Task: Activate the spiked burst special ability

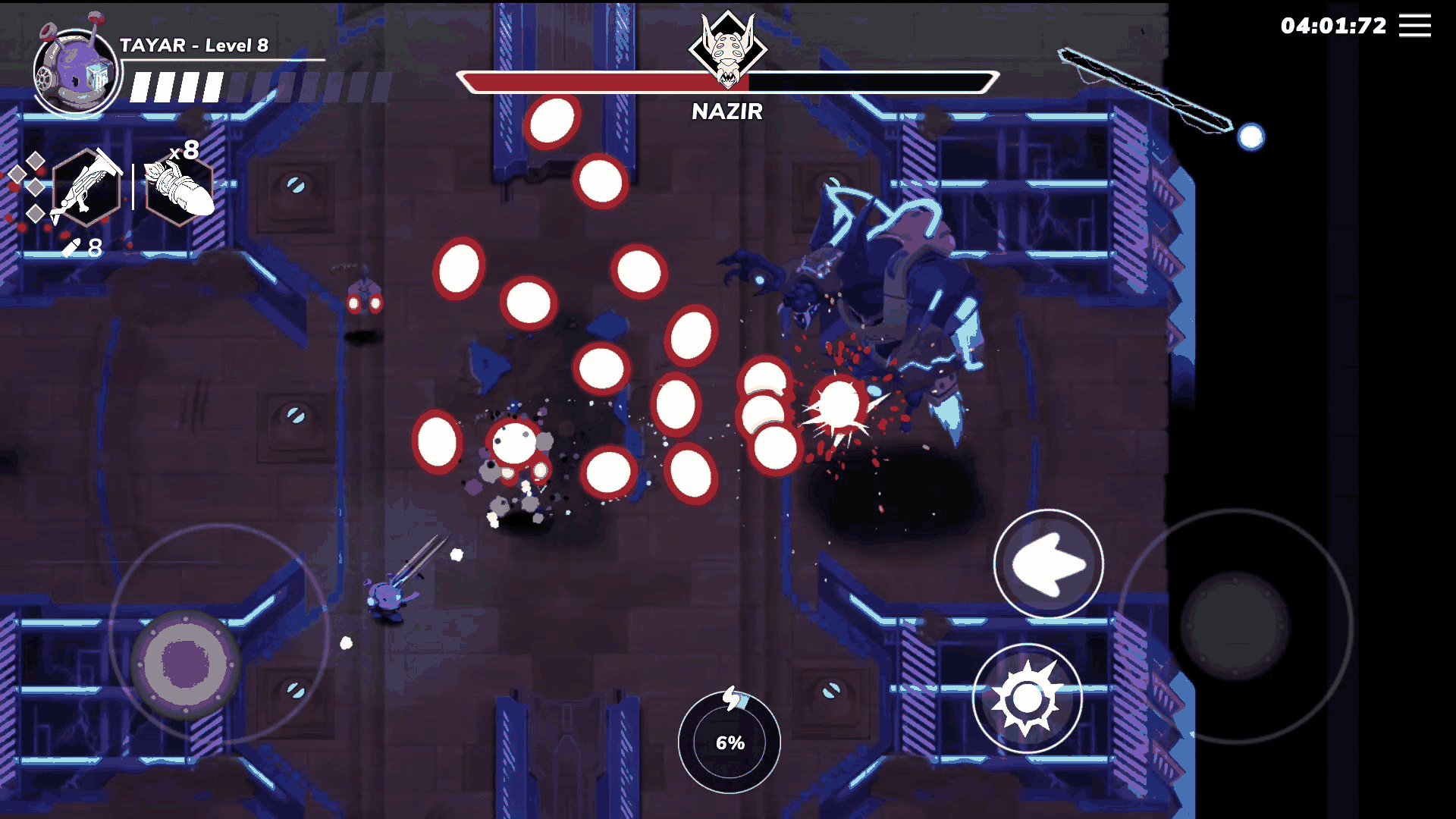Action: 1027,698
